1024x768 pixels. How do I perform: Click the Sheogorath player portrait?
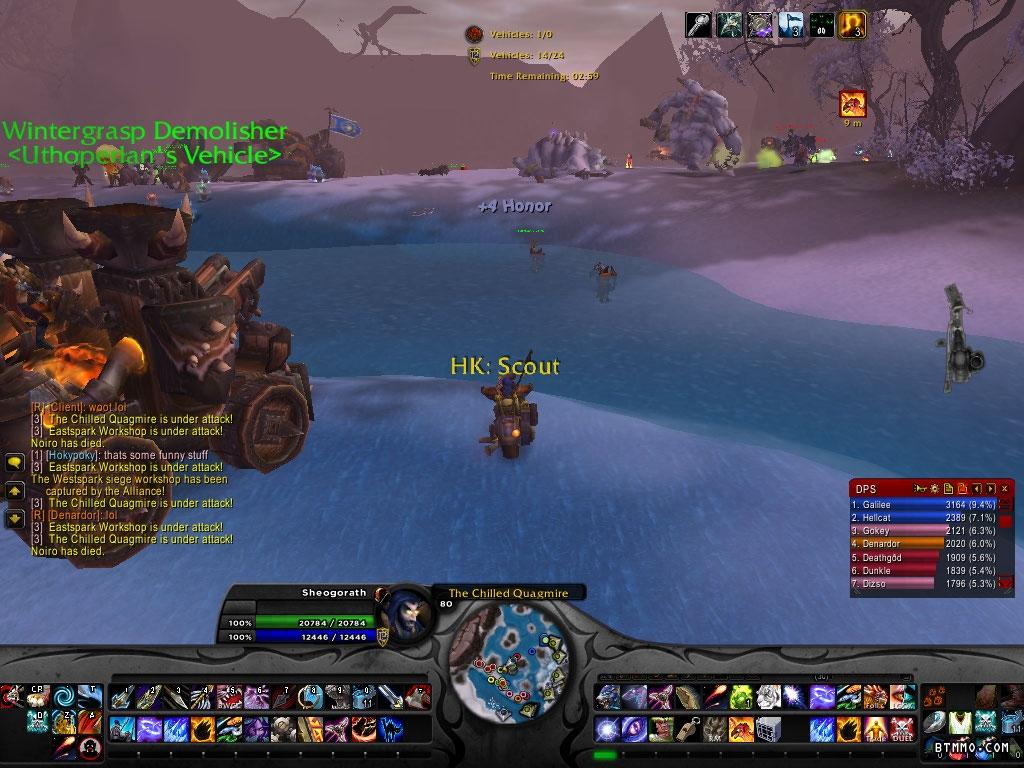[x=408, y=614]
